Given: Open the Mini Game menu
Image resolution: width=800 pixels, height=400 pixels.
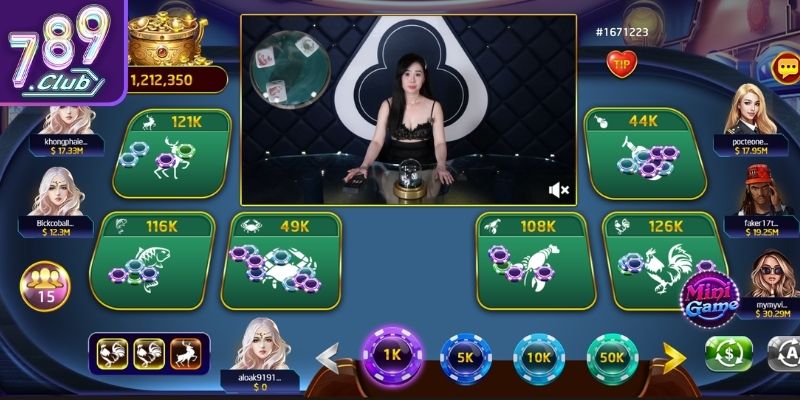Looking at the screenshot, I should pyautogui.click(x=710, y=297).
